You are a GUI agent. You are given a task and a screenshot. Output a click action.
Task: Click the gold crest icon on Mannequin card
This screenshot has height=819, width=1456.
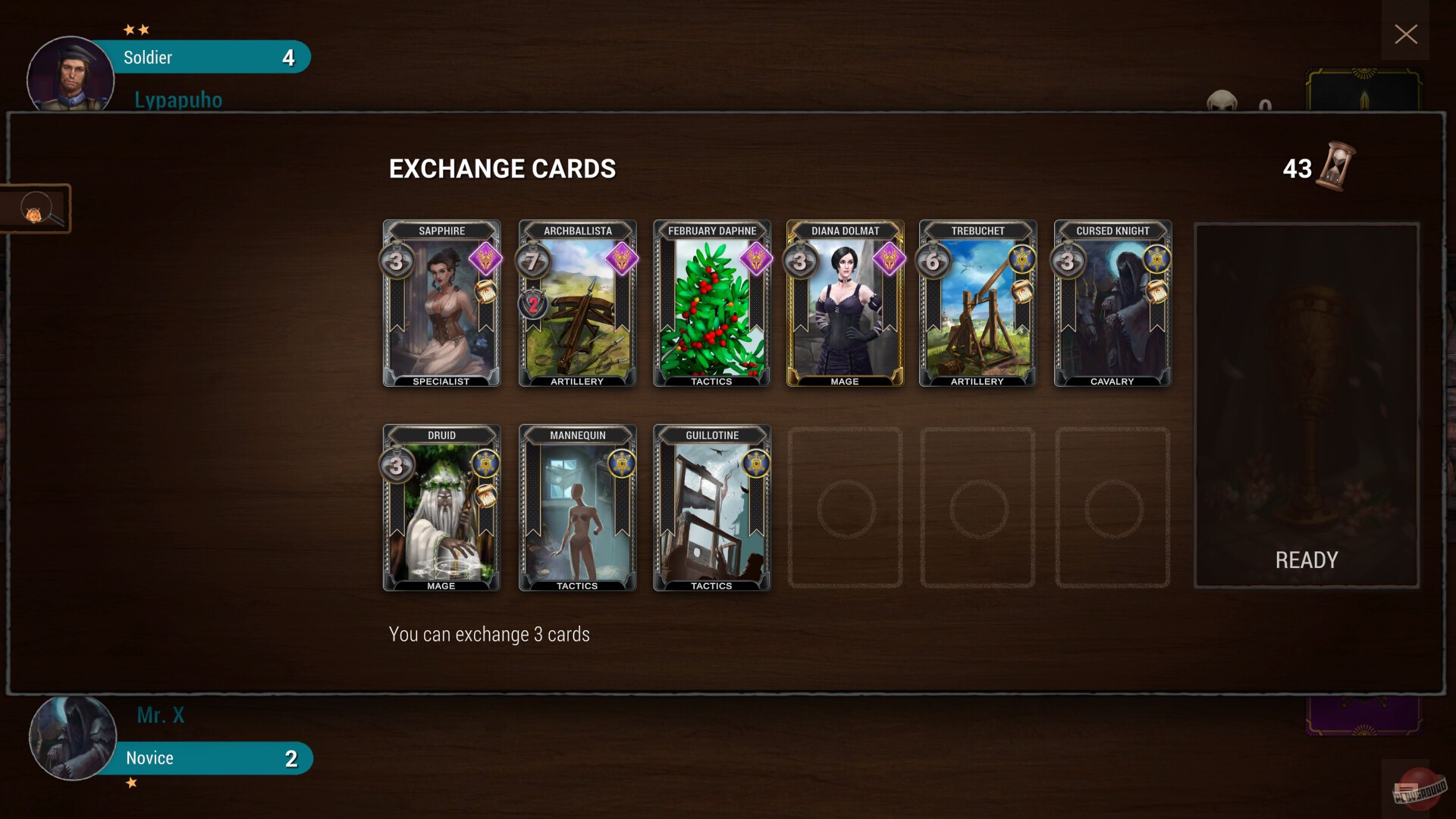pos(623,463)
